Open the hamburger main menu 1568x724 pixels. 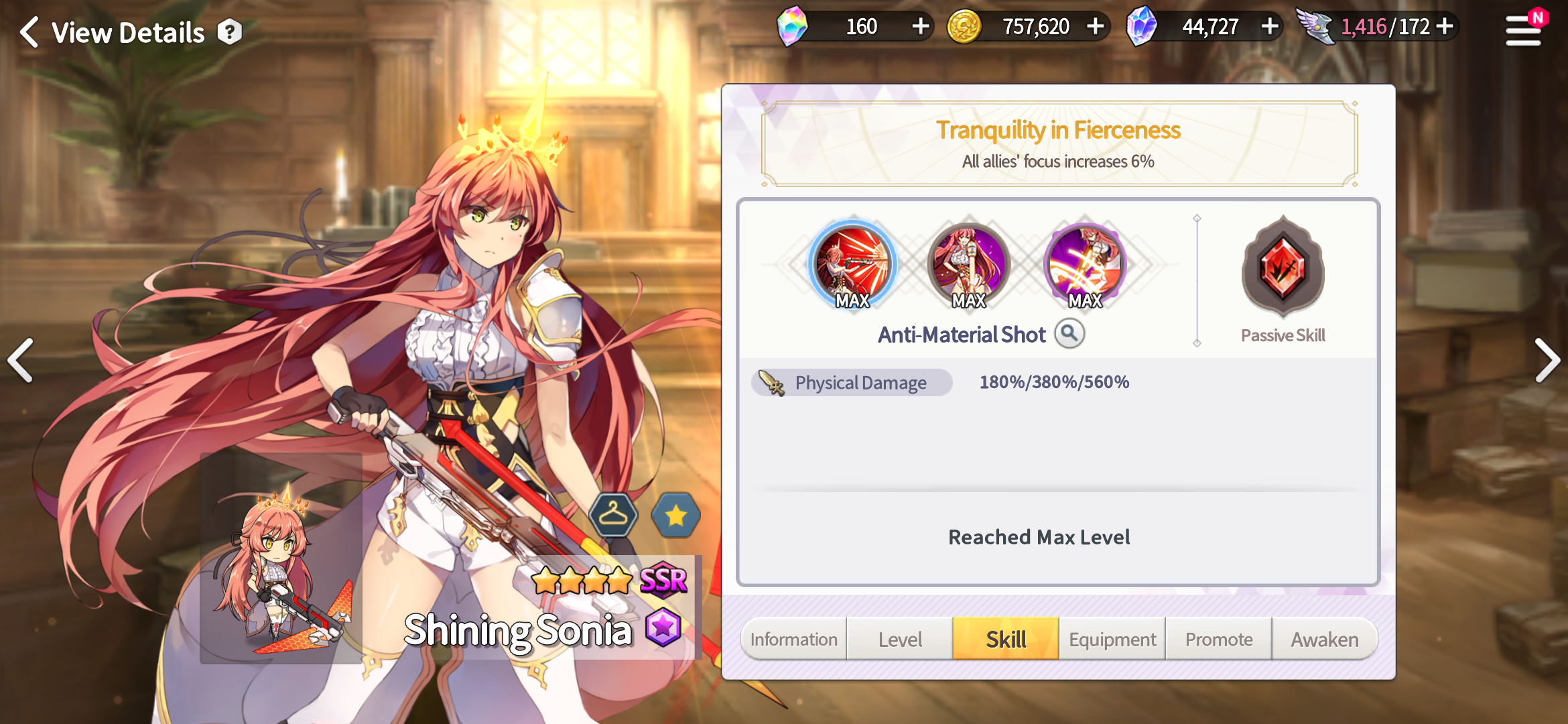click(x=1523, y=30)
